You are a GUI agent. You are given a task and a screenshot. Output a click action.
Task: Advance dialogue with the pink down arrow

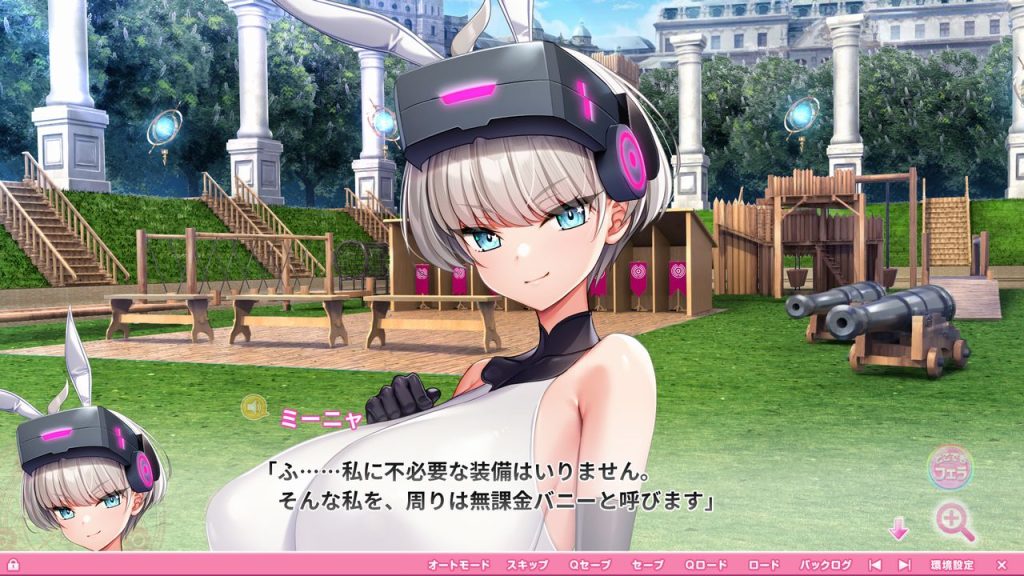pos(898,528)
